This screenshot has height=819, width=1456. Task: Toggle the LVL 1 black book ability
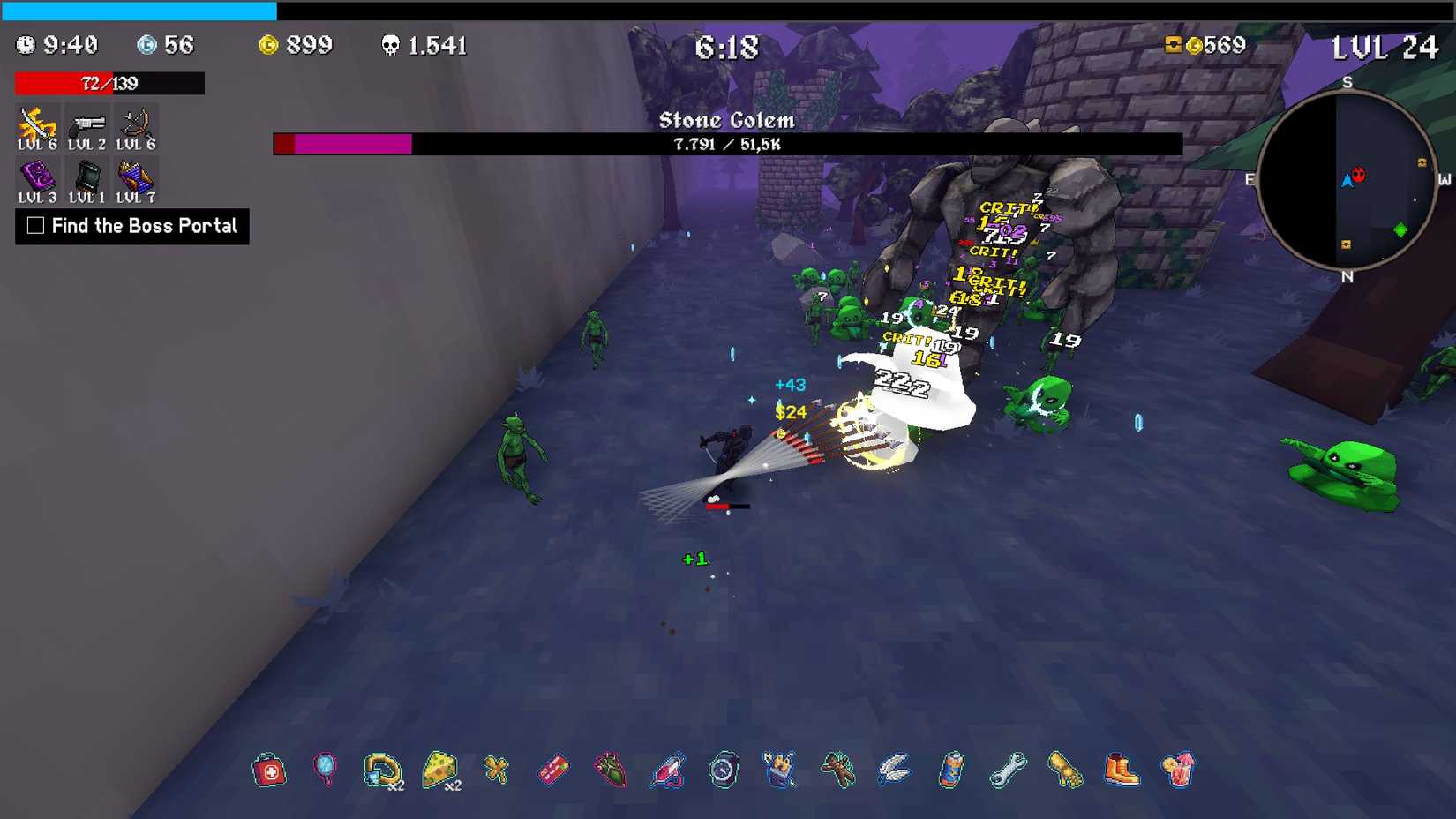86,175
